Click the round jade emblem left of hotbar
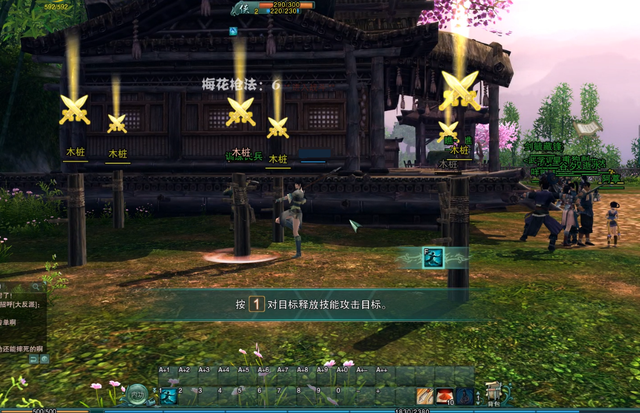640x413 pixels. (137, 394)
